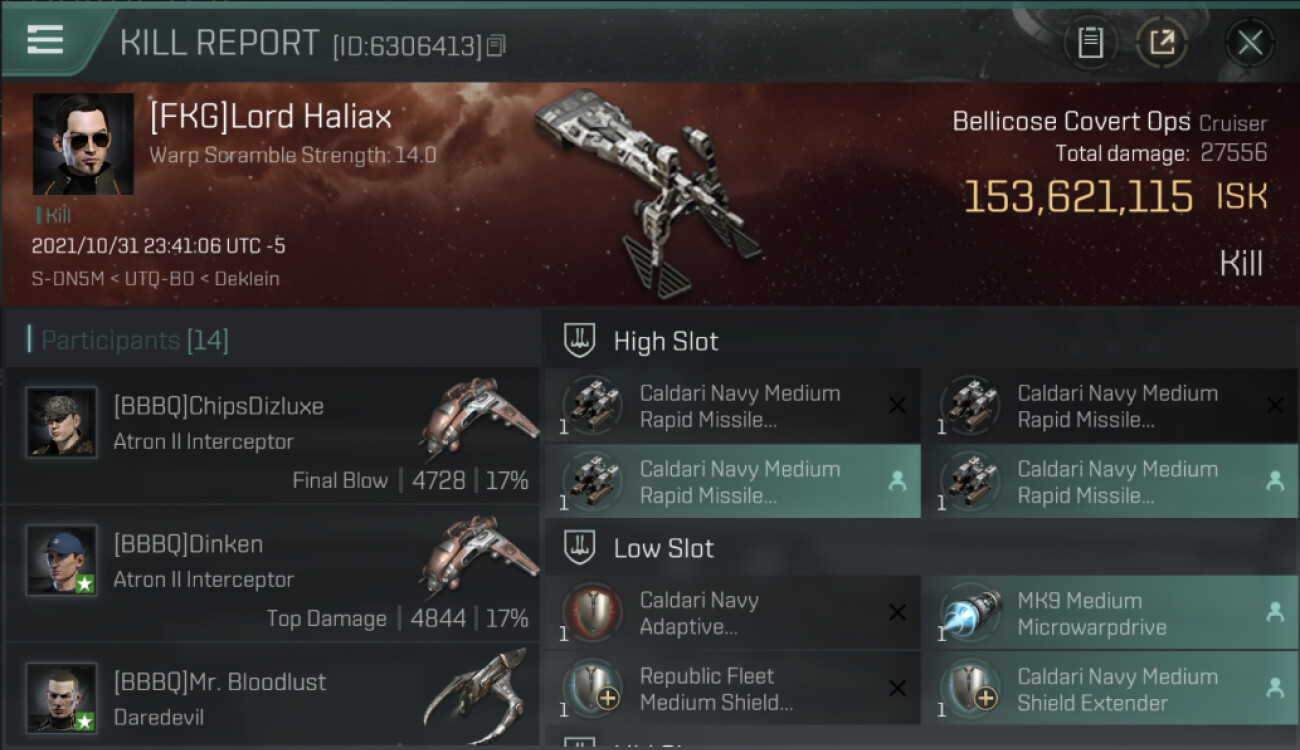Inspect Caldari Navy Medium Shield Extender
The width and height of the screenshot is (1300, 750).
[x=1108, y=689]
